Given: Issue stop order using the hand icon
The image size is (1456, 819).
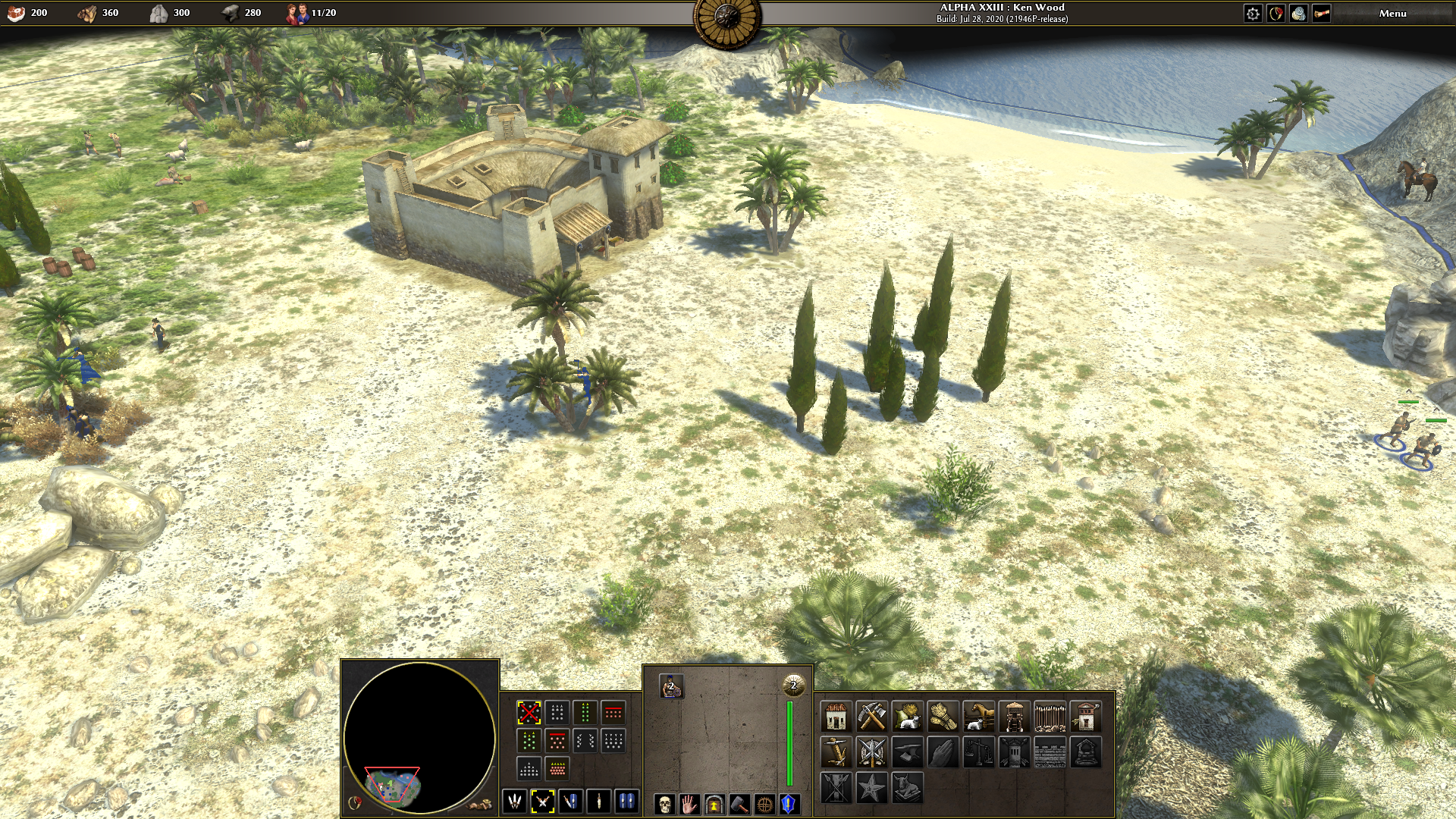Looking at the screenshot, I should tap(689, 805).
